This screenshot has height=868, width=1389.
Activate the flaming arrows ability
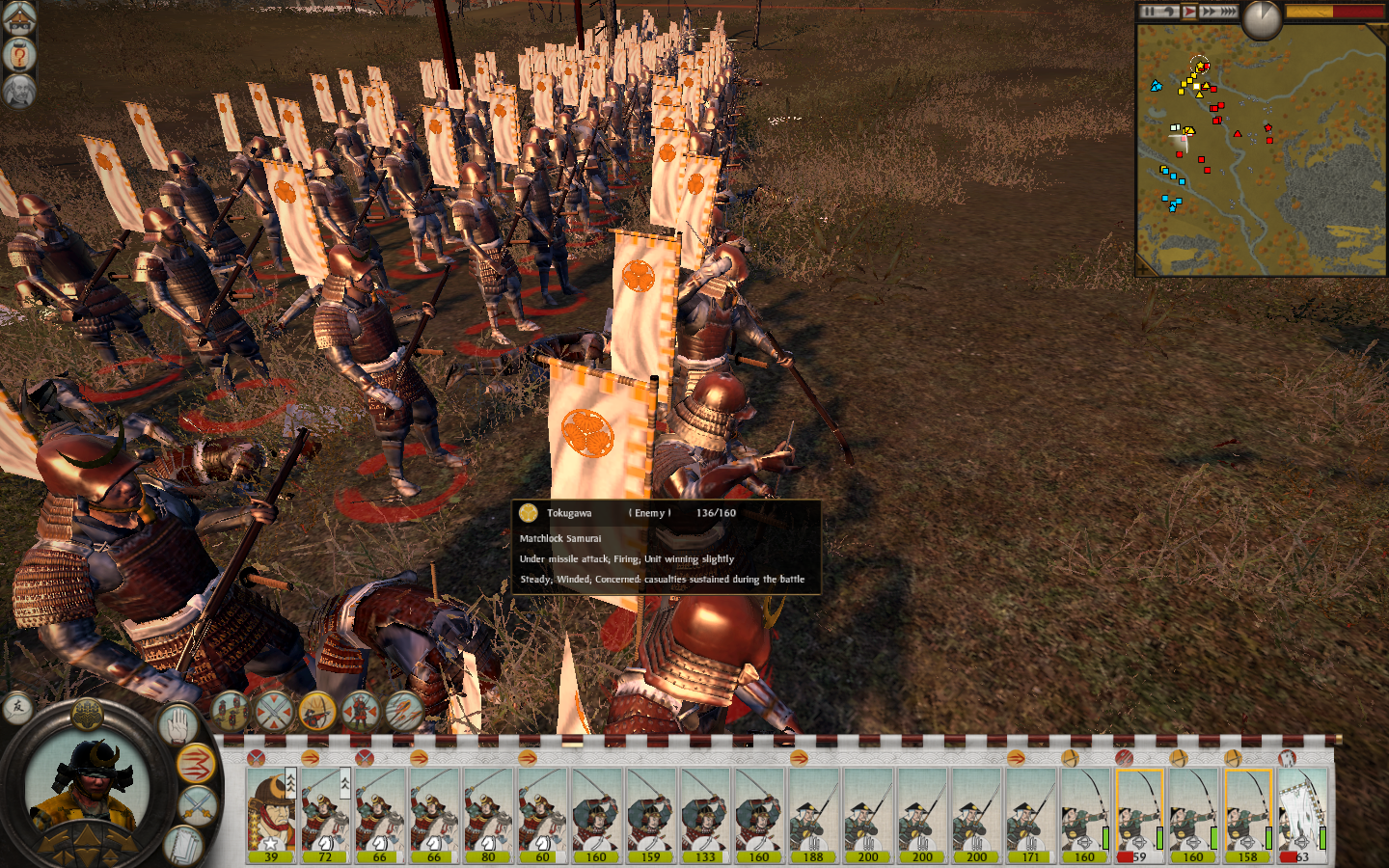click(x=403, y=713)
